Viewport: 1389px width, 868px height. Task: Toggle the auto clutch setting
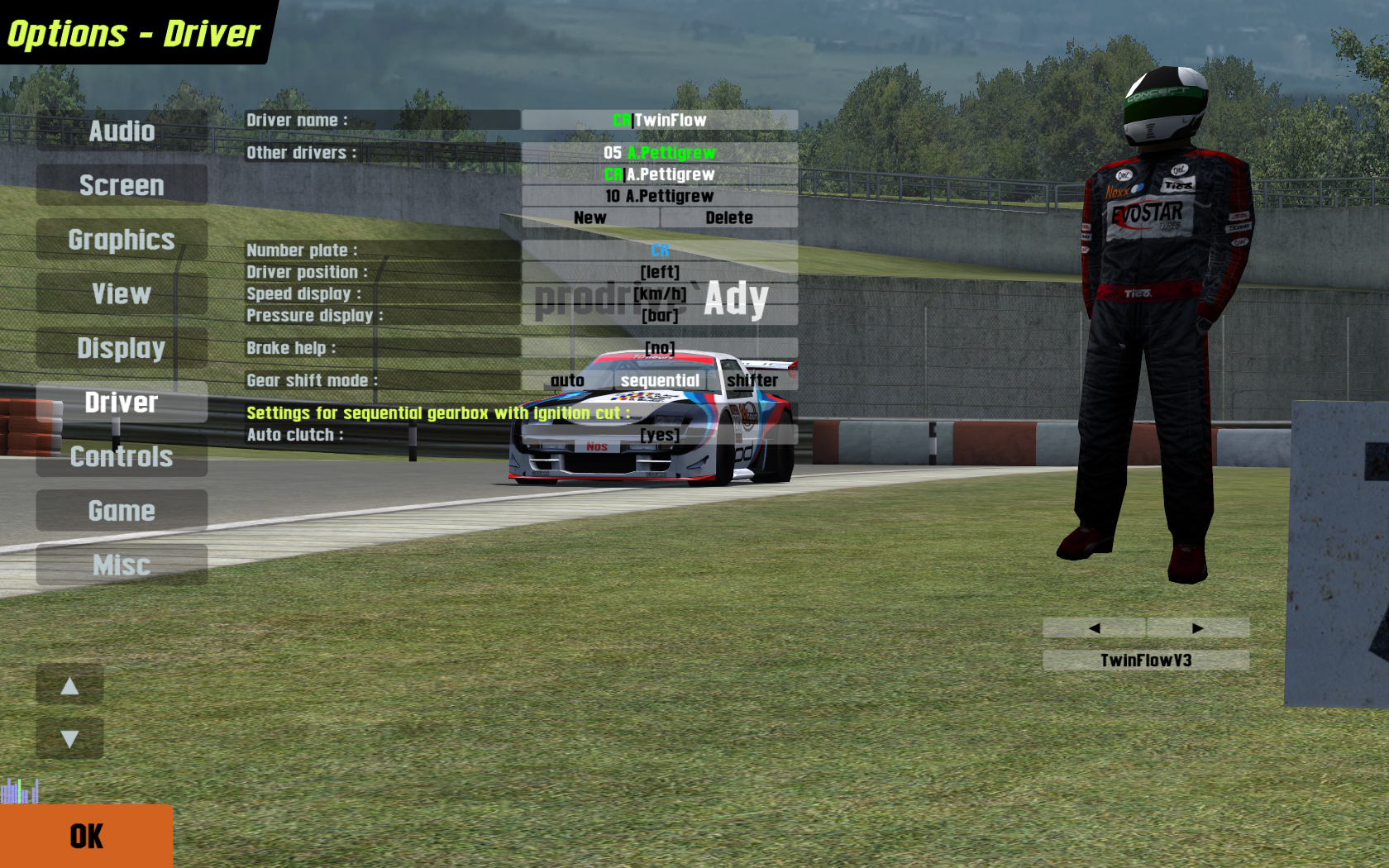click(x=660, y=435)
